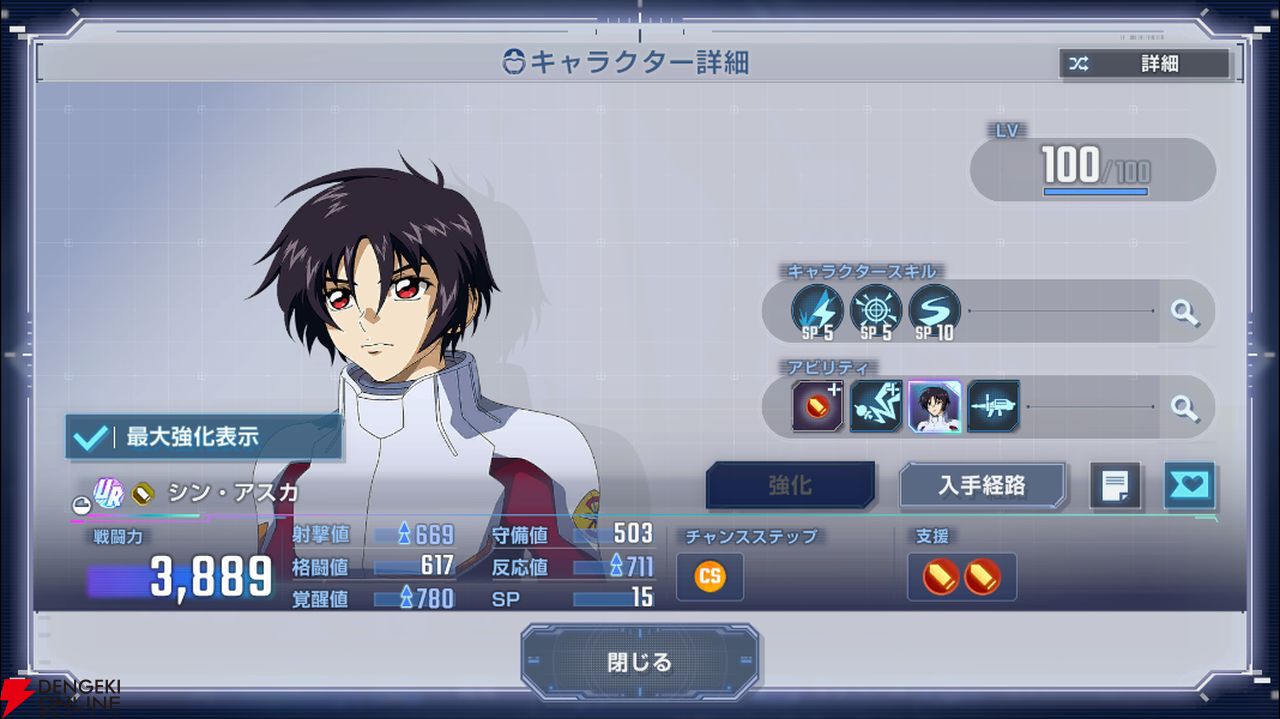This screenshot has width=1280, height=719.
Task: Choose the character portrait ability icon
Action: (x=934, y=407)
